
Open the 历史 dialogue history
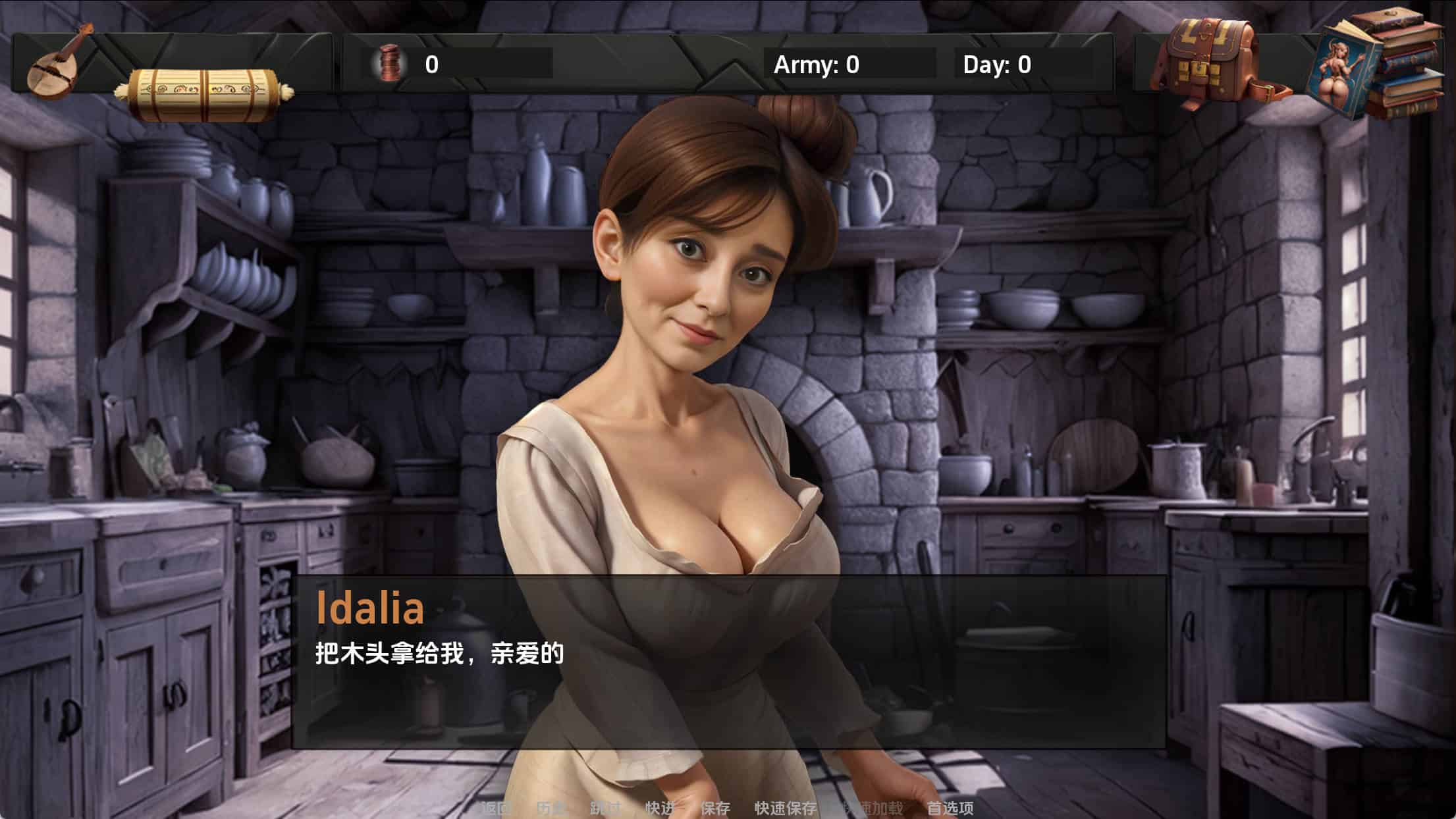(x=551, y=808)
